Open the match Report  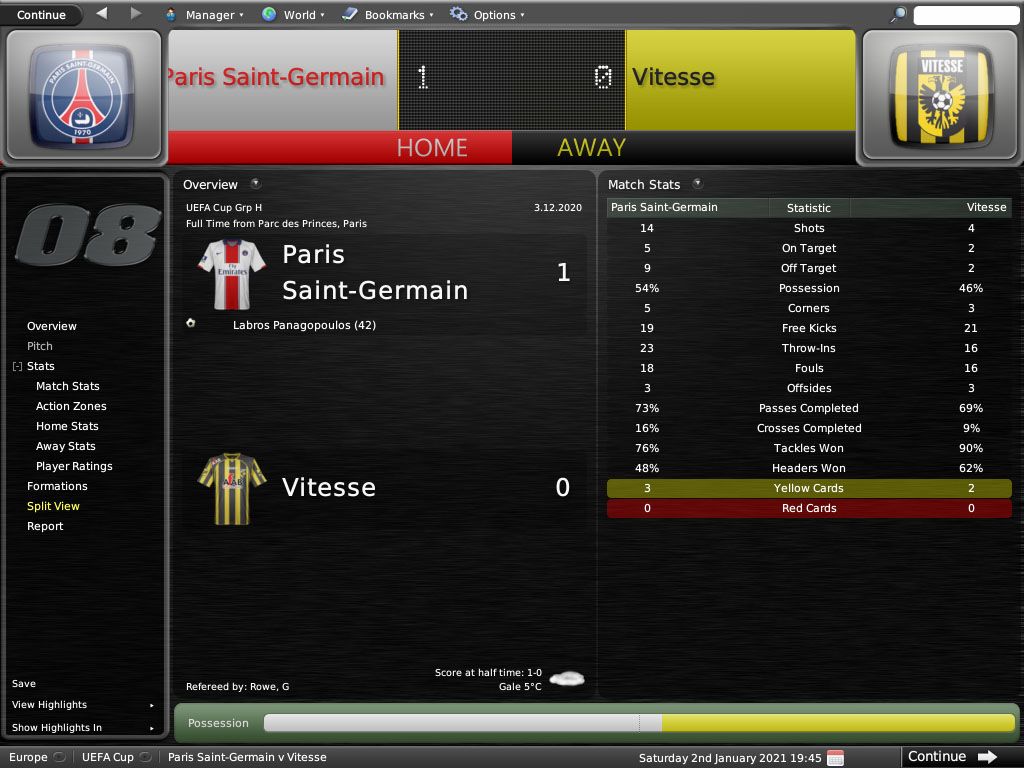click(45, 526)
